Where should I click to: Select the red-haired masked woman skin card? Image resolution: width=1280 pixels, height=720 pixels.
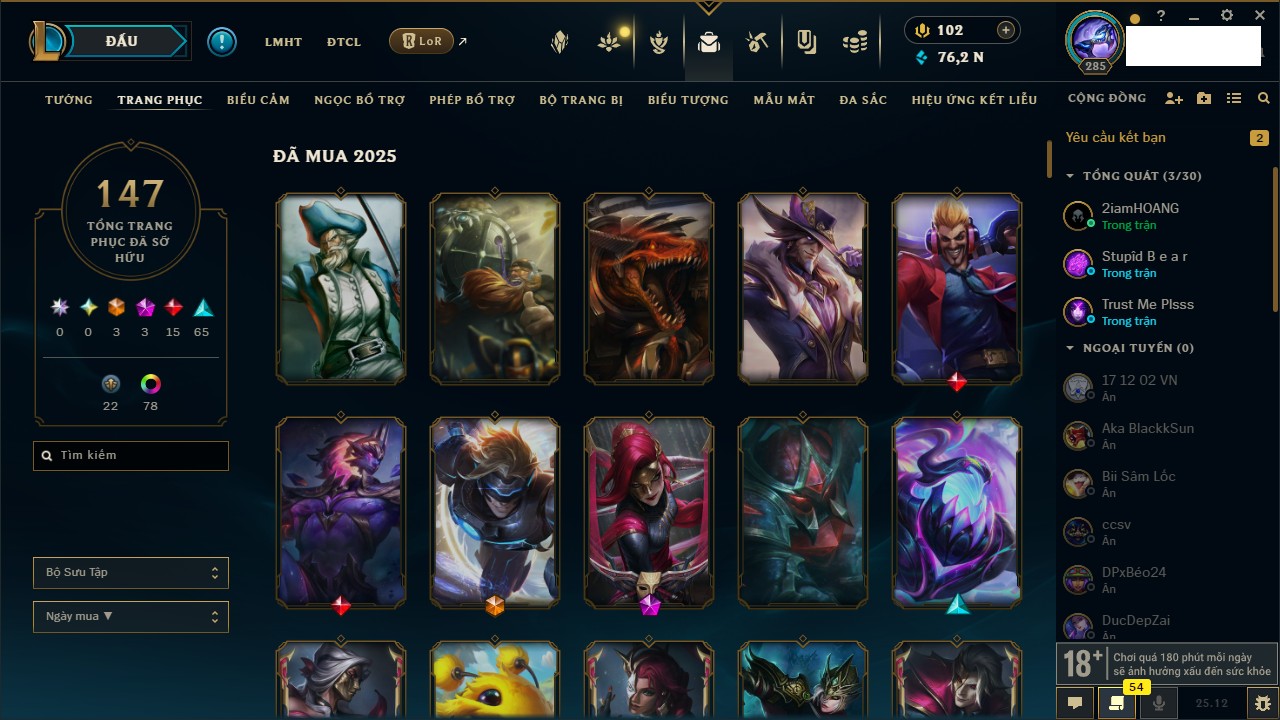click(649, 512)
